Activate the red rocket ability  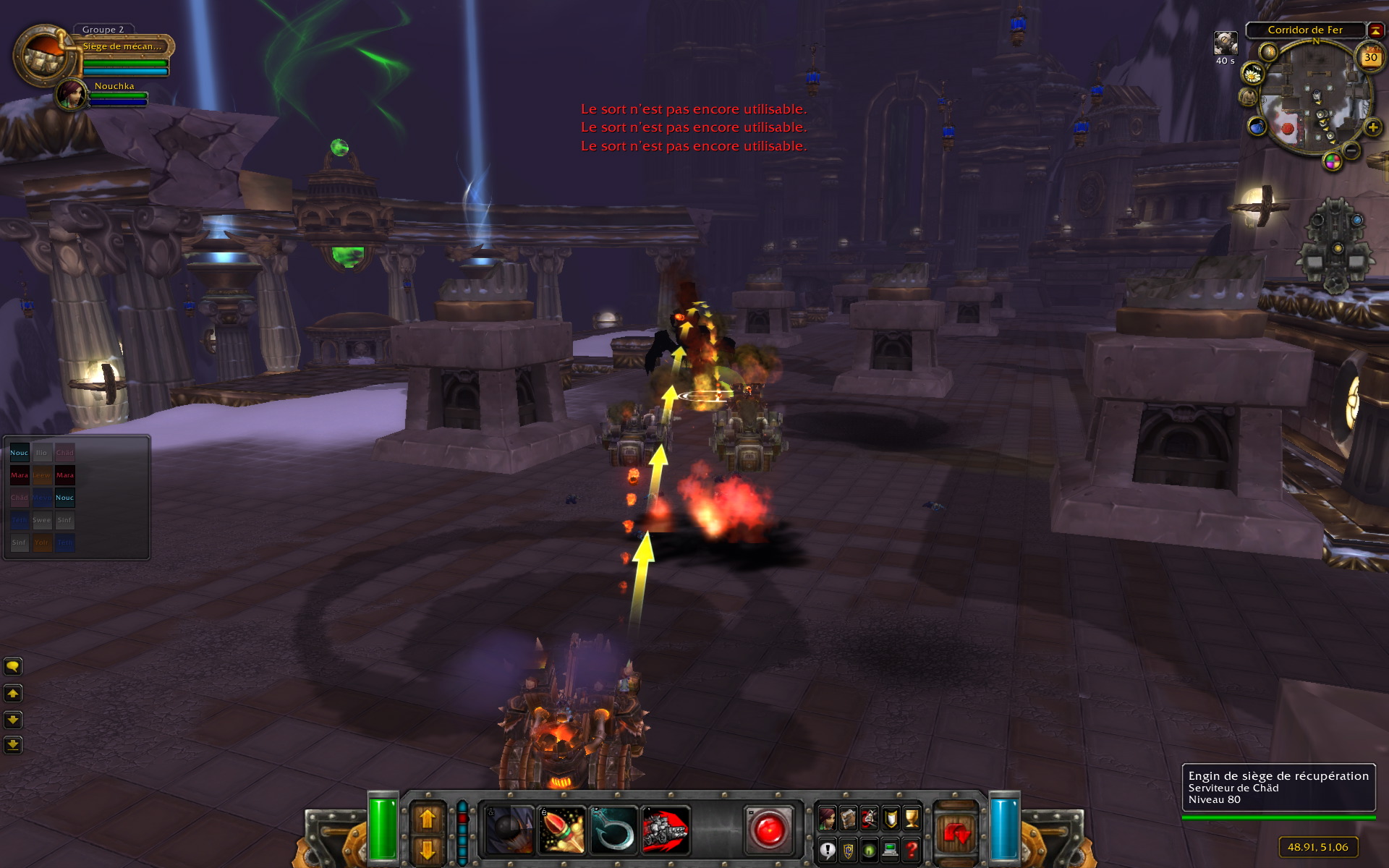pyautogui.click(x=561, y=830)
